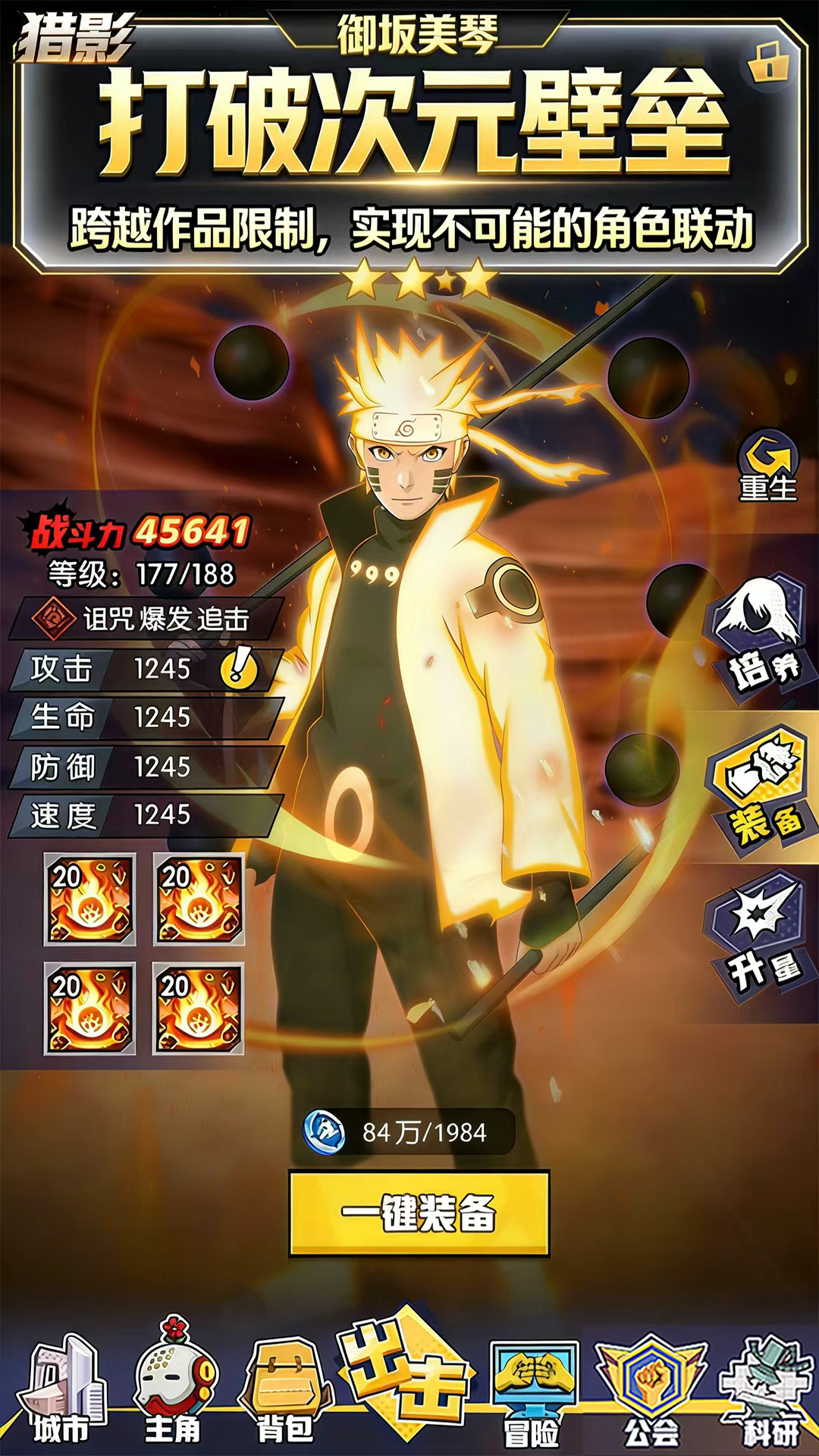
Task: Click the yellow exclamation mark beside 攻击
Action: pyautogui.click(x=239, y=667)
